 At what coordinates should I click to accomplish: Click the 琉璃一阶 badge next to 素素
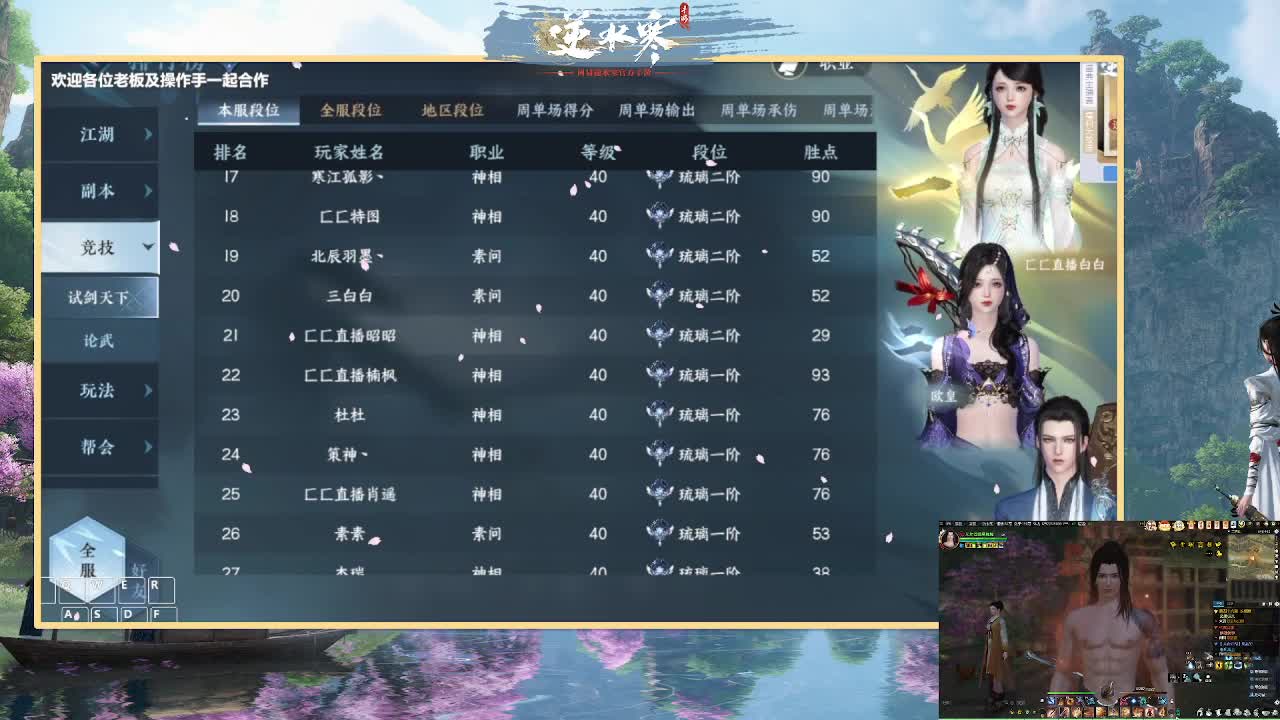(x=660, y=533)
